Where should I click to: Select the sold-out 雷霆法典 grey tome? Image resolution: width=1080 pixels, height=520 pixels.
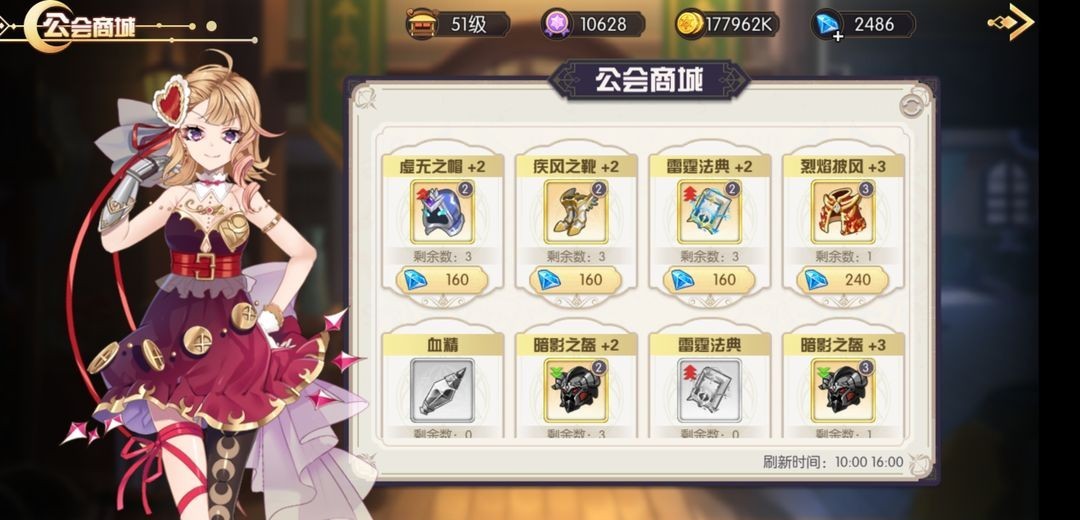pyautogui.click(x=710, y=390)
